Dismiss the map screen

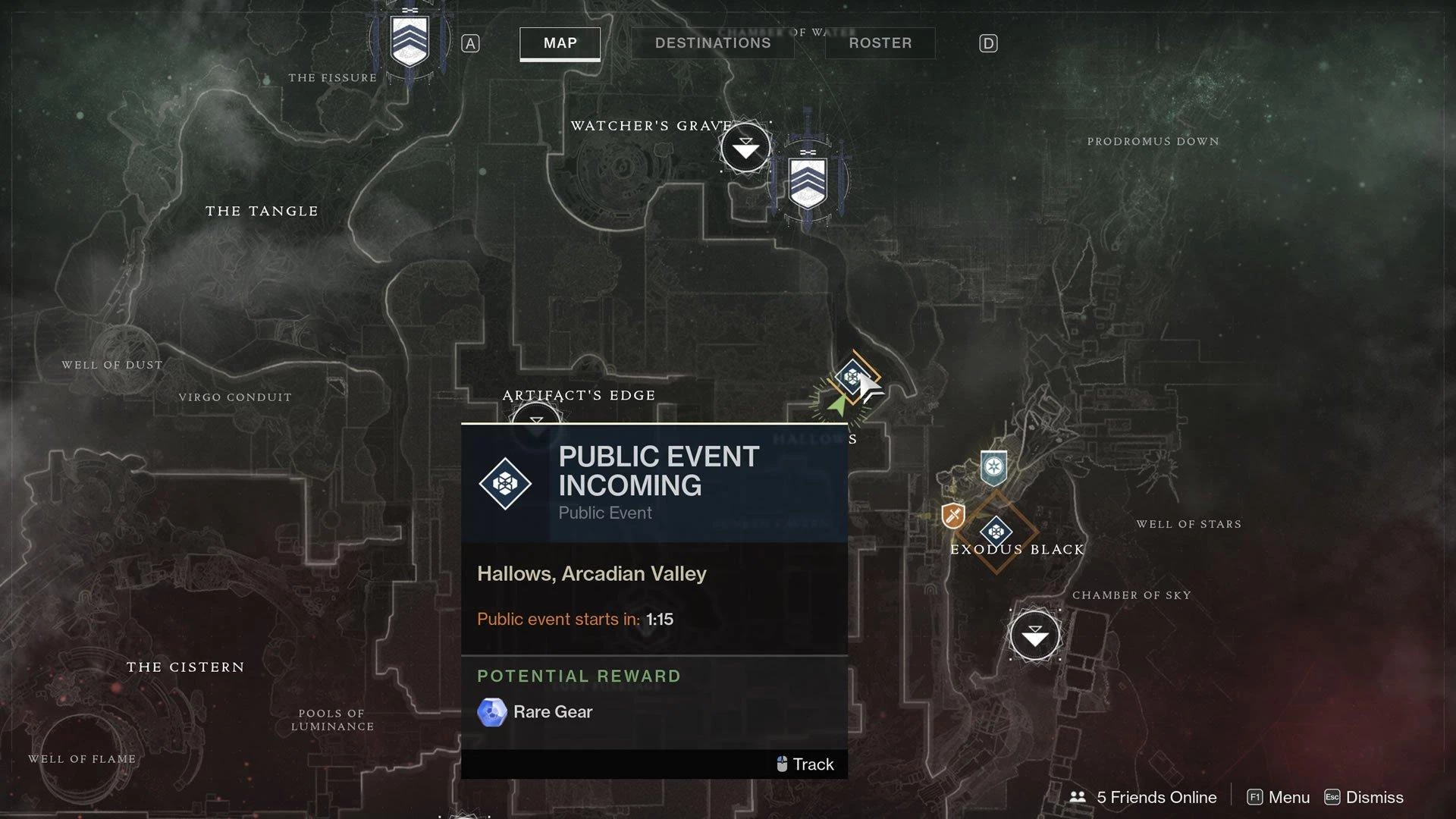point(1363,797)
